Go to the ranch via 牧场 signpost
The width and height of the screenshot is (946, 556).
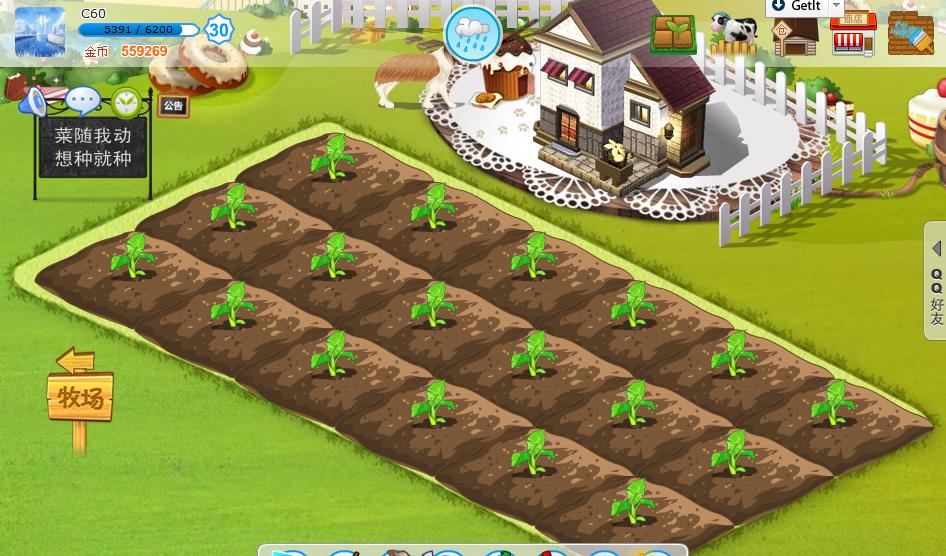[x=80, y=397]
